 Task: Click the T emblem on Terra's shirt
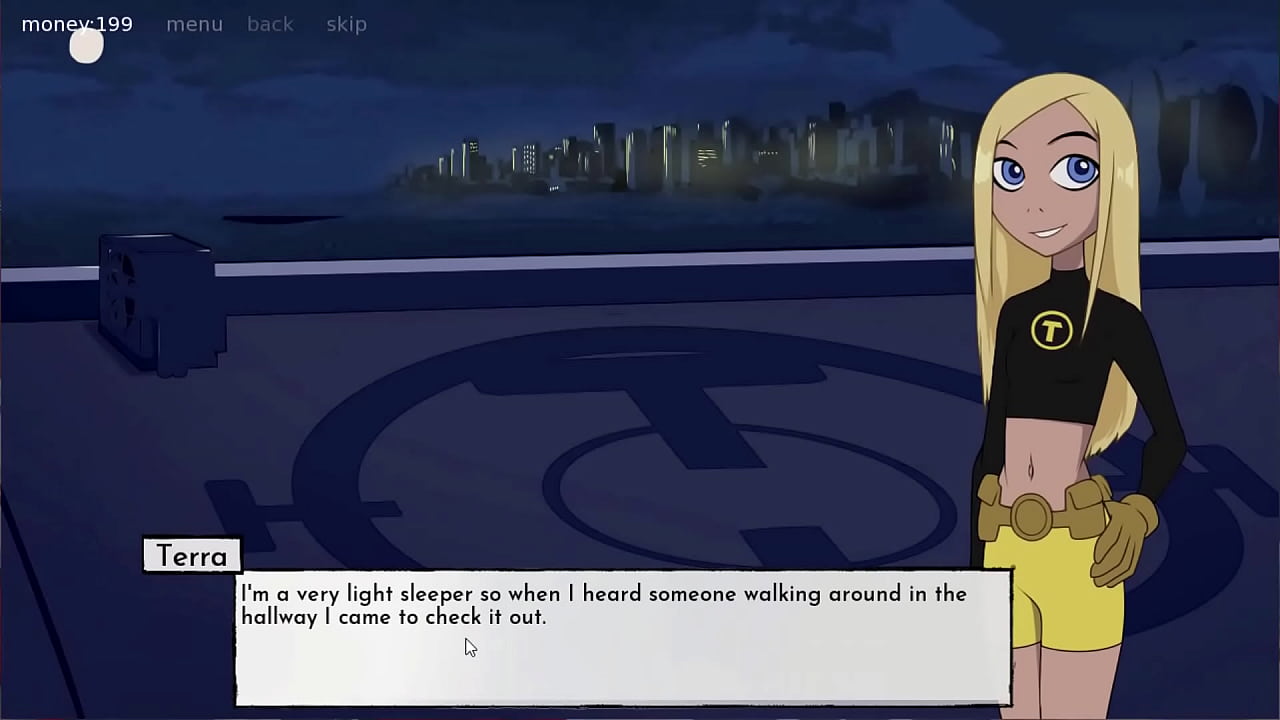tap(1050, 330)
